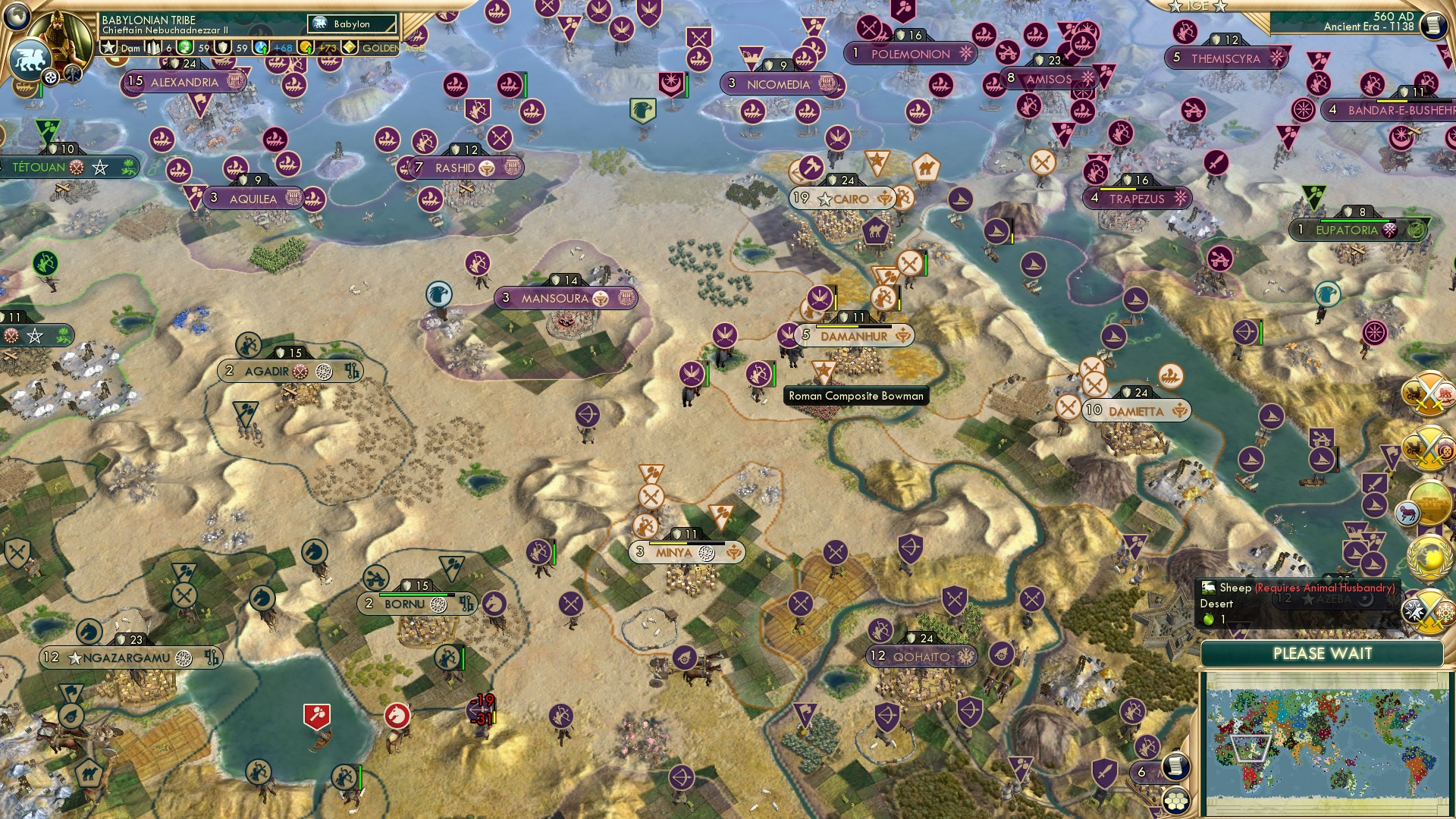This screenshot has width=1456, height=819.
Task: Click the shield icon showing 59
Action: click(x=224, y=48)
